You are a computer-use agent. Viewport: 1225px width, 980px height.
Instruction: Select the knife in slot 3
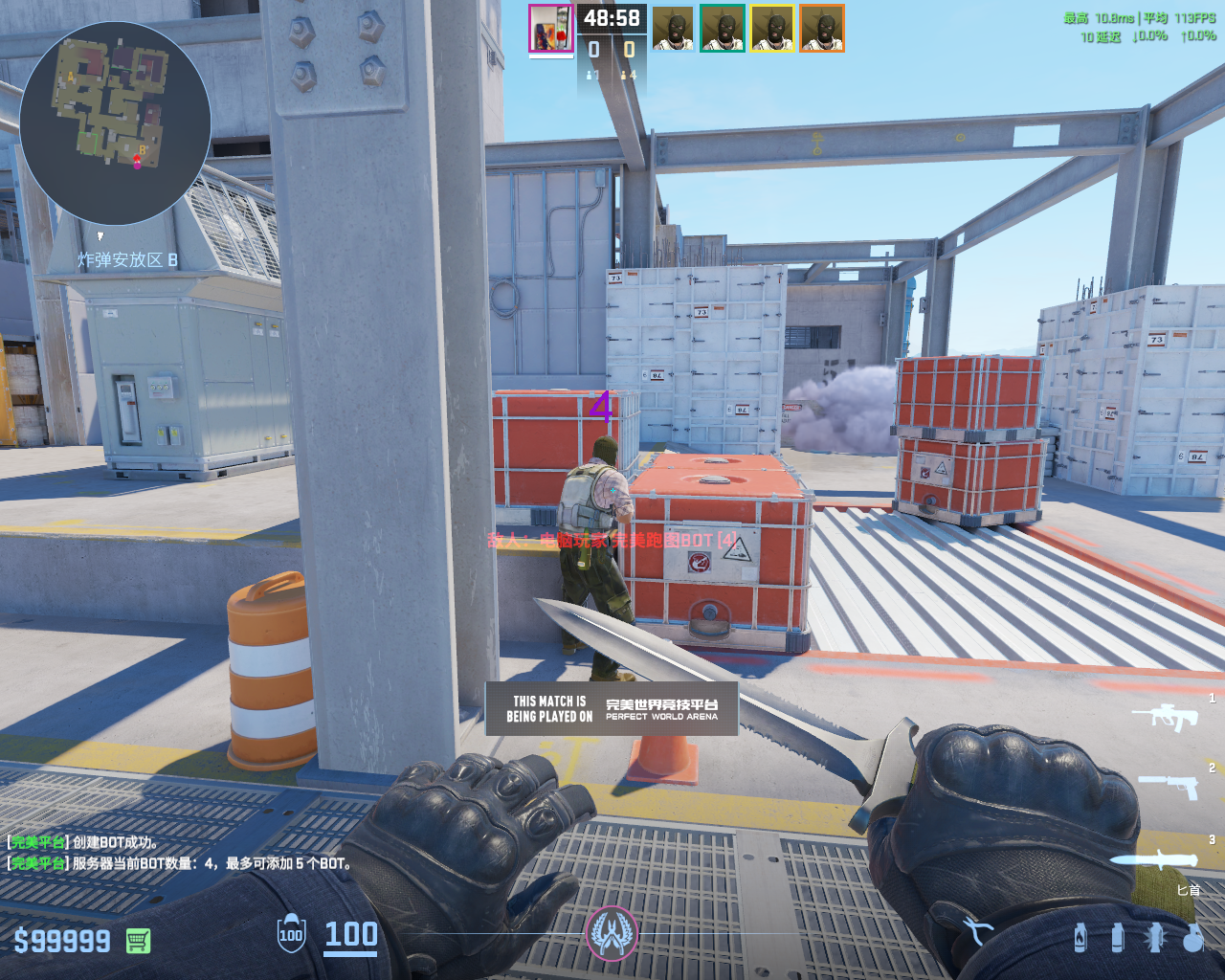[x=1155, y=858]
